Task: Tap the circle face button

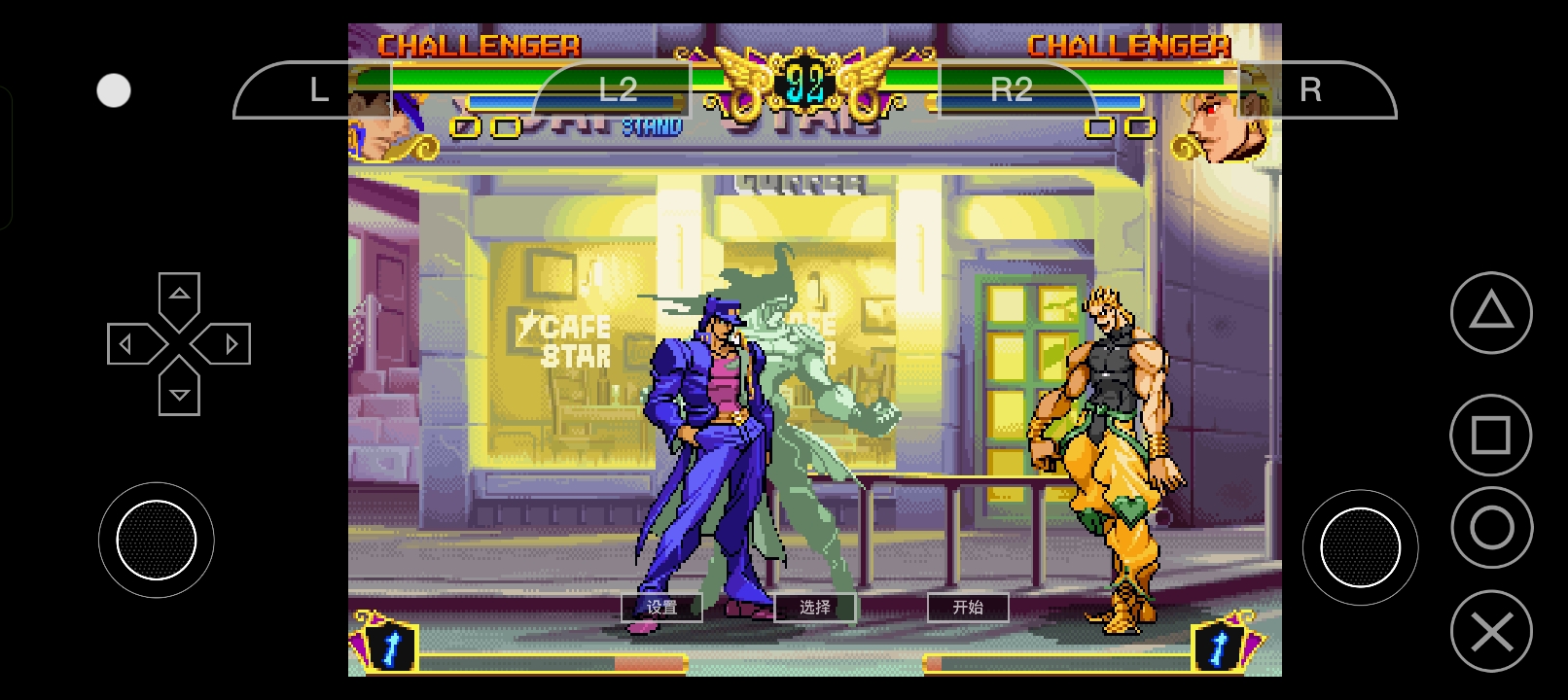Action: point(1491,528)
